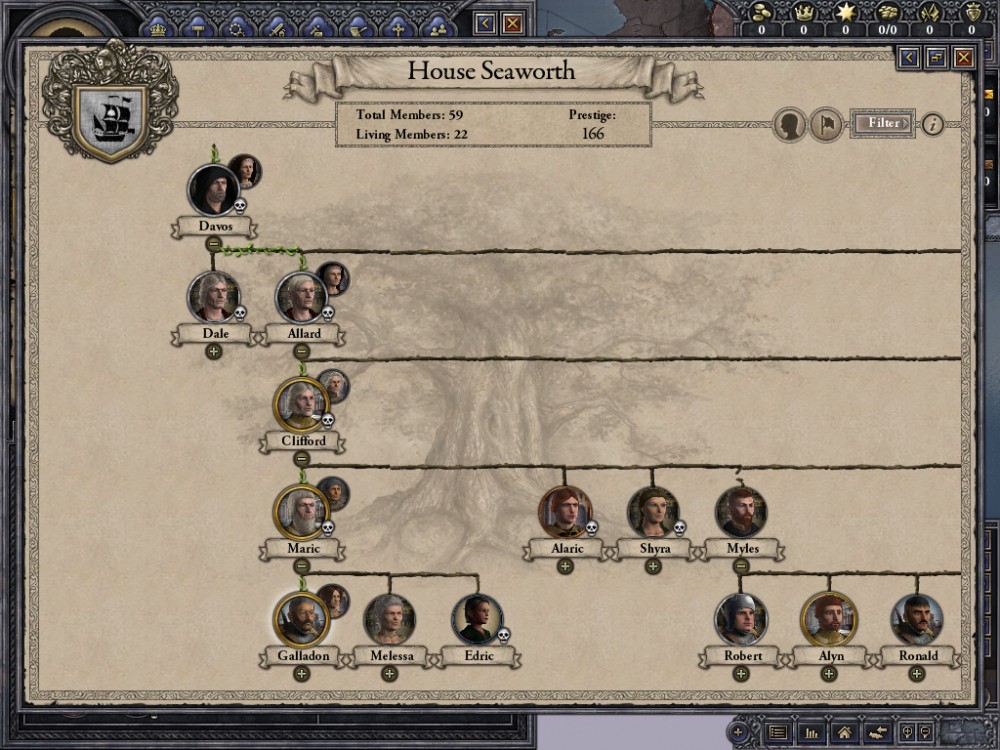This screenshot has width=1000, height=750.
Task: Select Alyn's portrait
Action: [x=829, y=619]
